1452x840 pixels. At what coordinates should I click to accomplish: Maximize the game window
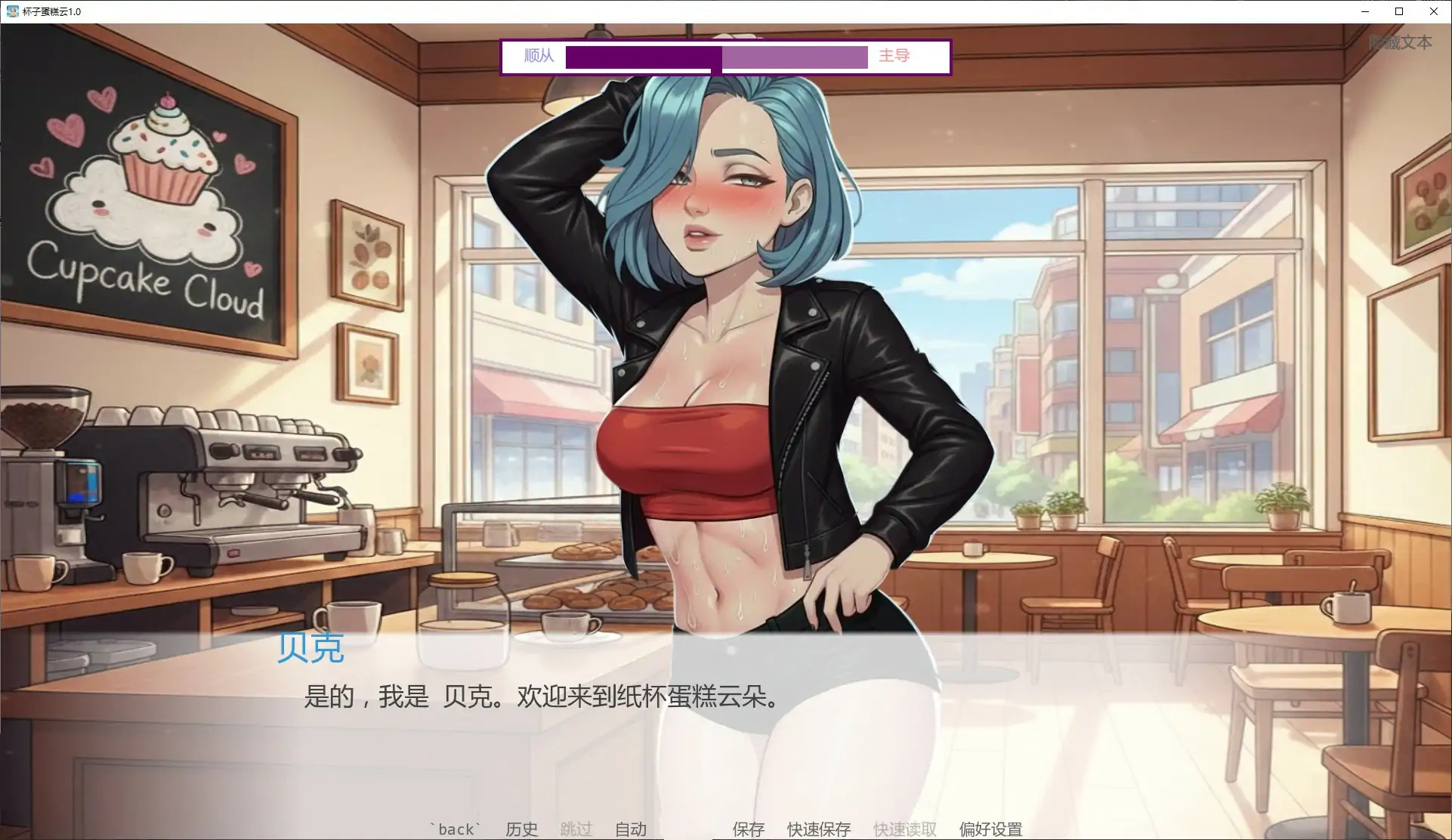coord(1398,11)
